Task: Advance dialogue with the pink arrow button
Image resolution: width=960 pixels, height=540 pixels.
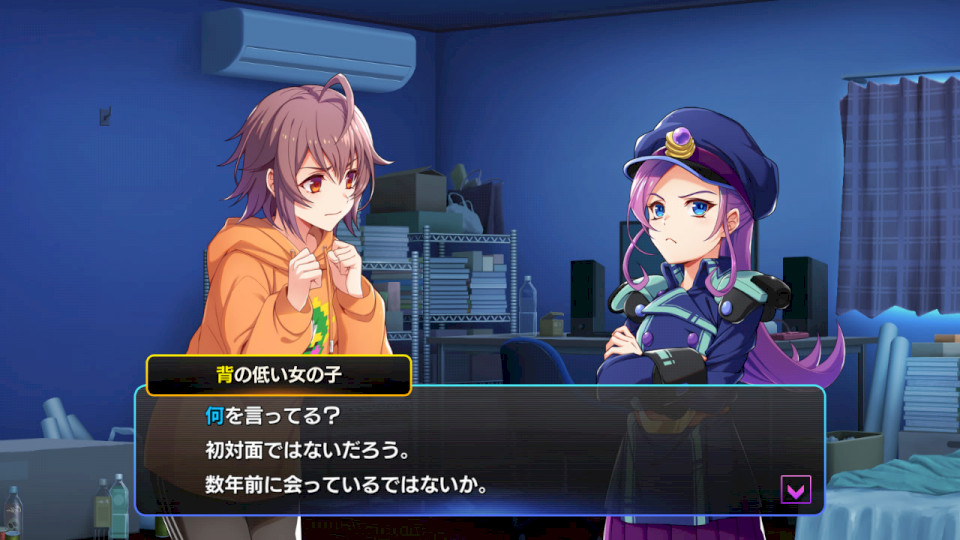Action: pos(796,490)
